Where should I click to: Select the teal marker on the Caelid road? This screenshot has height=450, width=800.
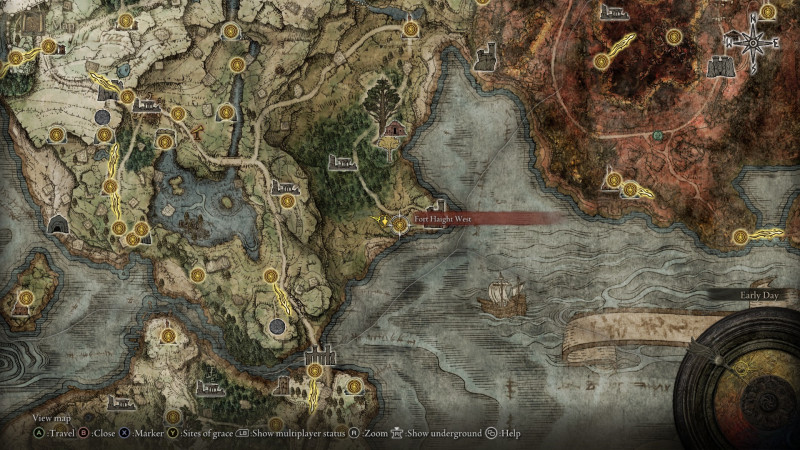coord(657,135)
